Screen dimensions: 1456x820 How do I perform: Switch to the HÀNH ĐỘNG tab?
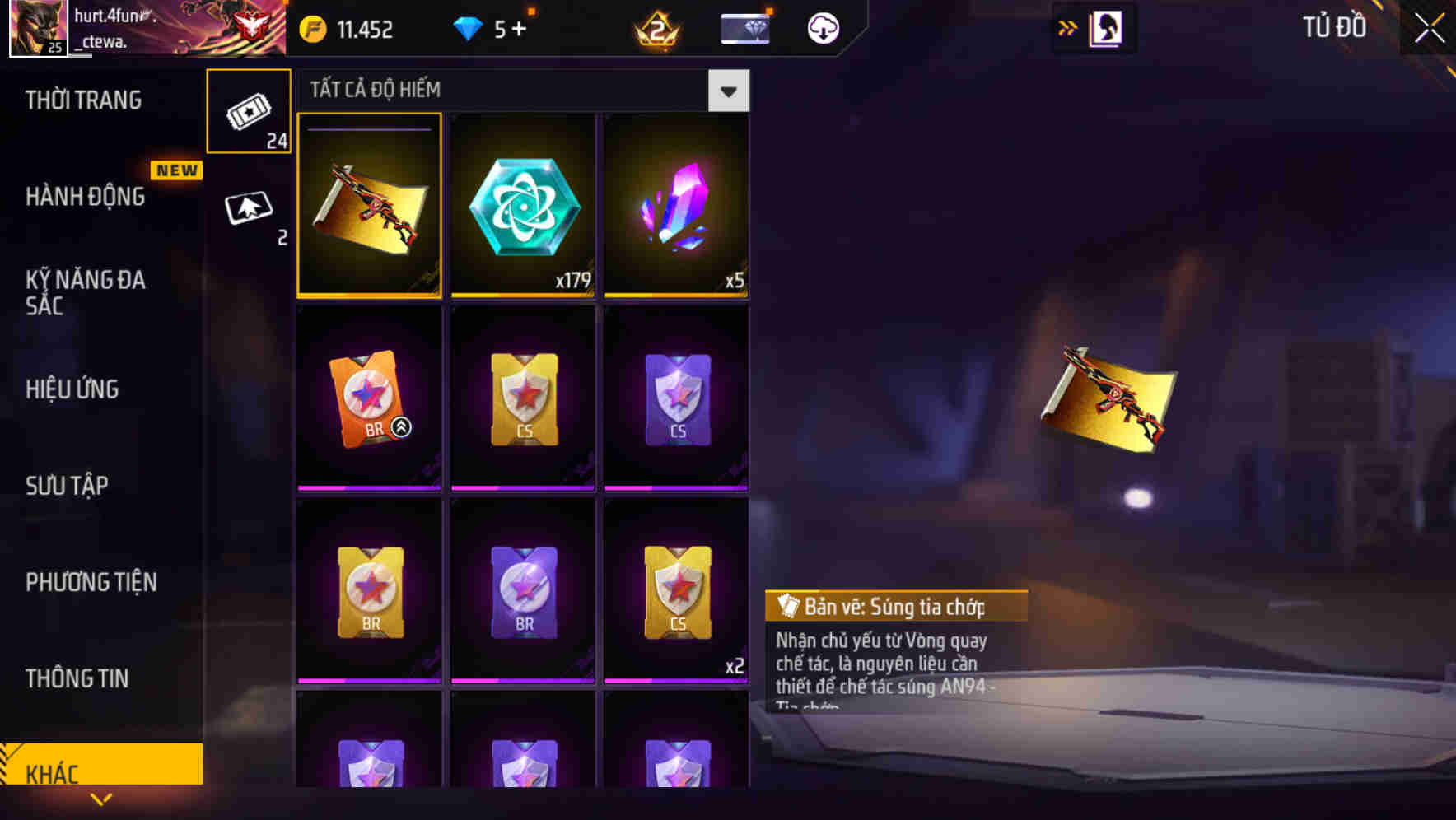point(85,196)
